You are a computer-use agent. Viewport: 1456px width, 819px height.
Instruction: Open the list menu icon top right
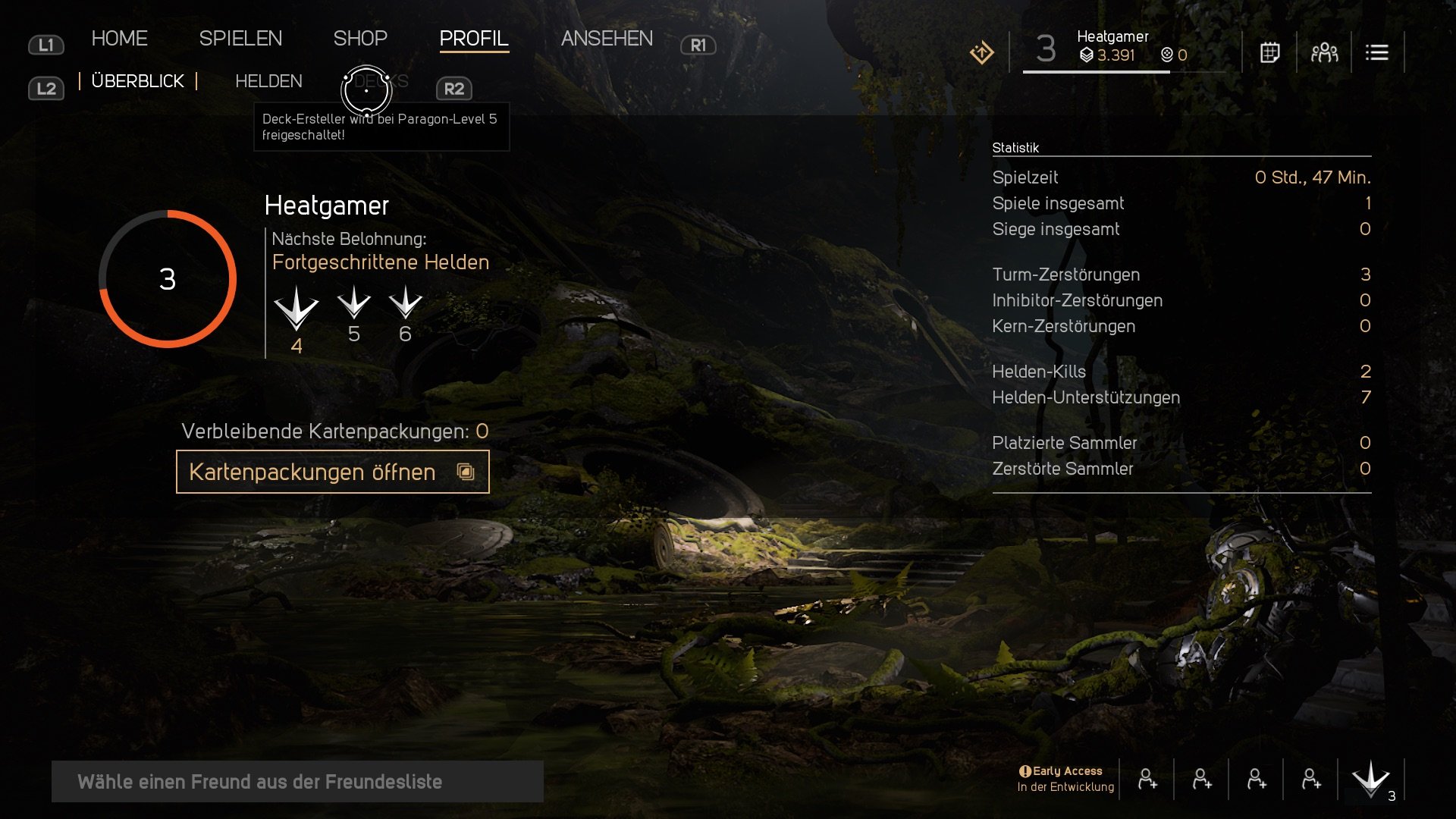pyautogui.click(x=1377, y=52)
